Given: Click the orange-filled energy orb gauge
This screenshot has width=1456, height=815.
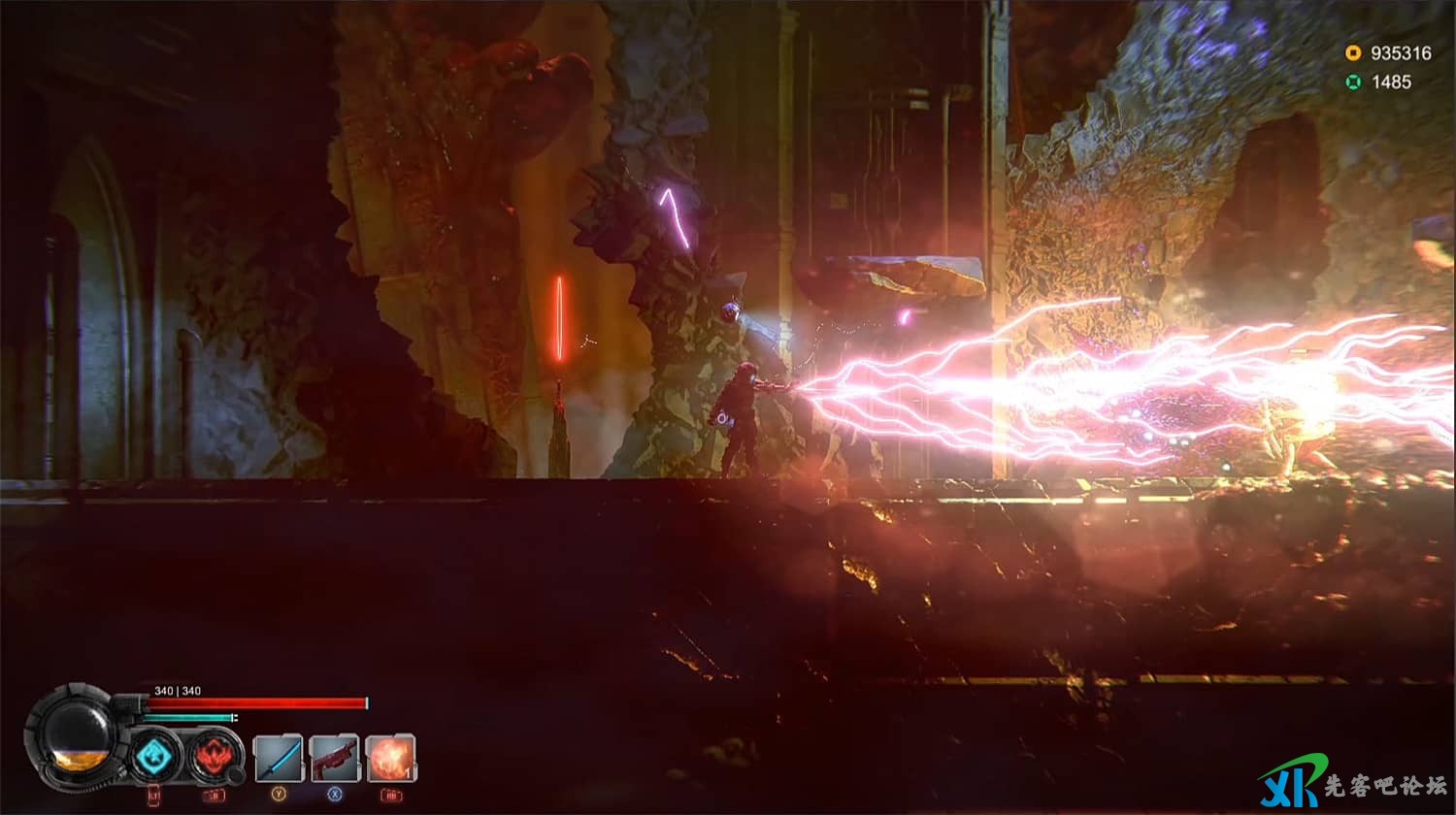Looking at the screenshot, I should [x=77, y=736].
